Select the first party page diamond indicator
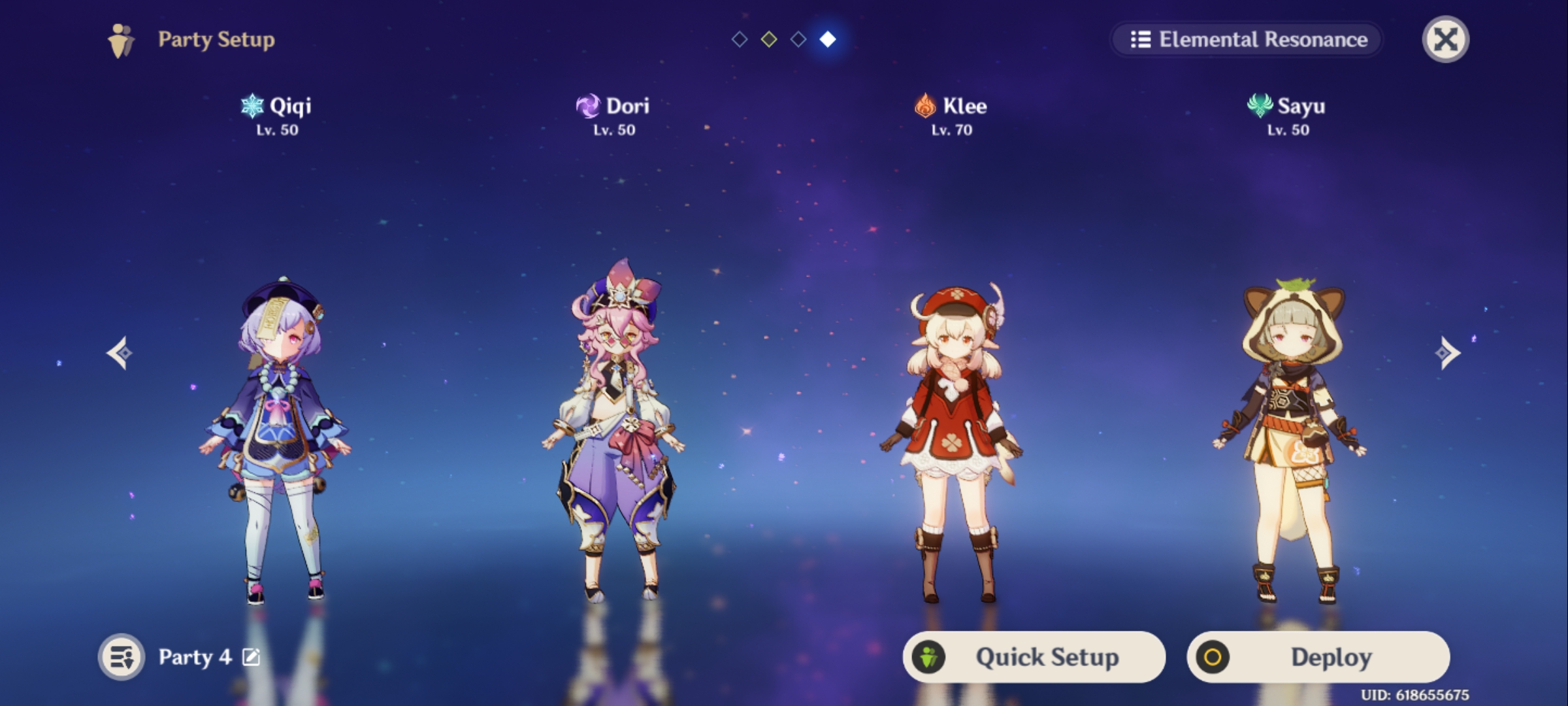 point(739,40)
